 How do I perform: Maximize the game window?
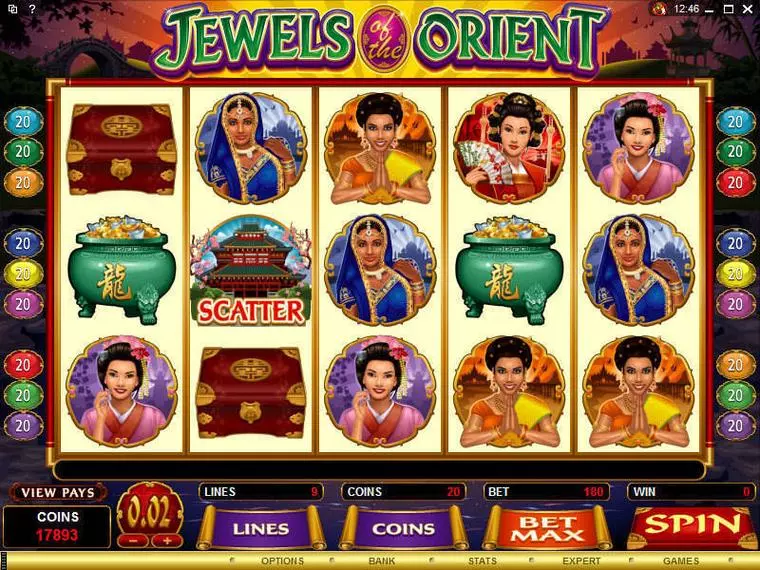(730, 8)
